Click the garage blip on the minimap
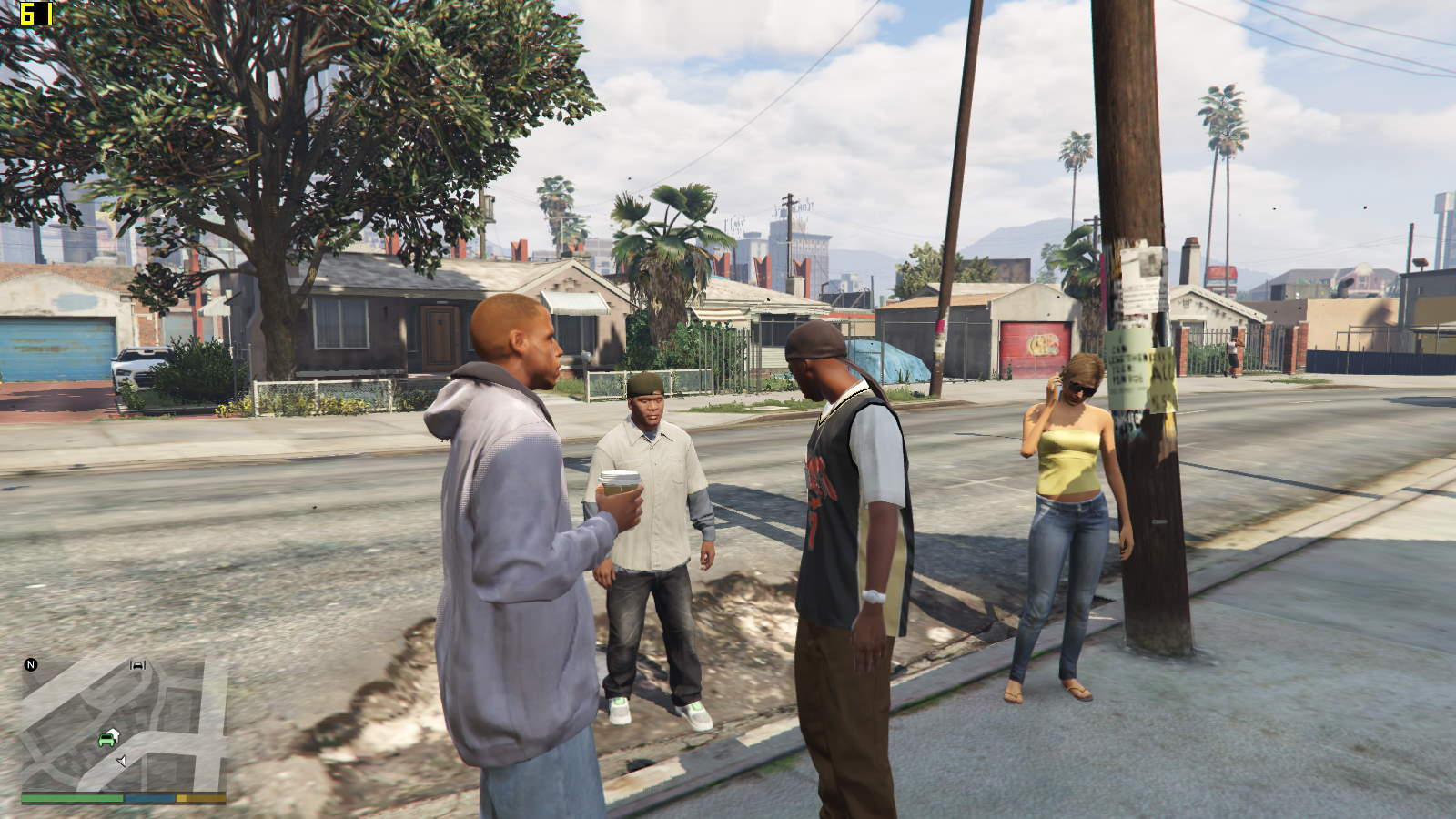Image resolution: width=1456 pixels, height=819 pixels. [138, 665]
